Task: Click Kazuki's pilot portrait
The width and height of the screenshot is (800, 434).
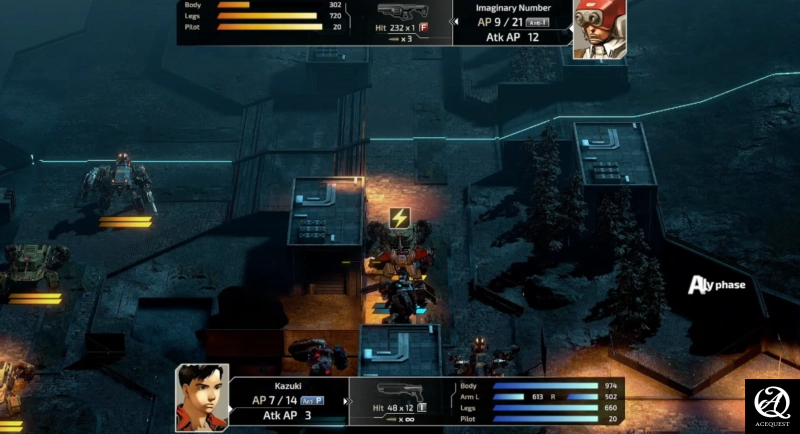Action: pos(201,398)
